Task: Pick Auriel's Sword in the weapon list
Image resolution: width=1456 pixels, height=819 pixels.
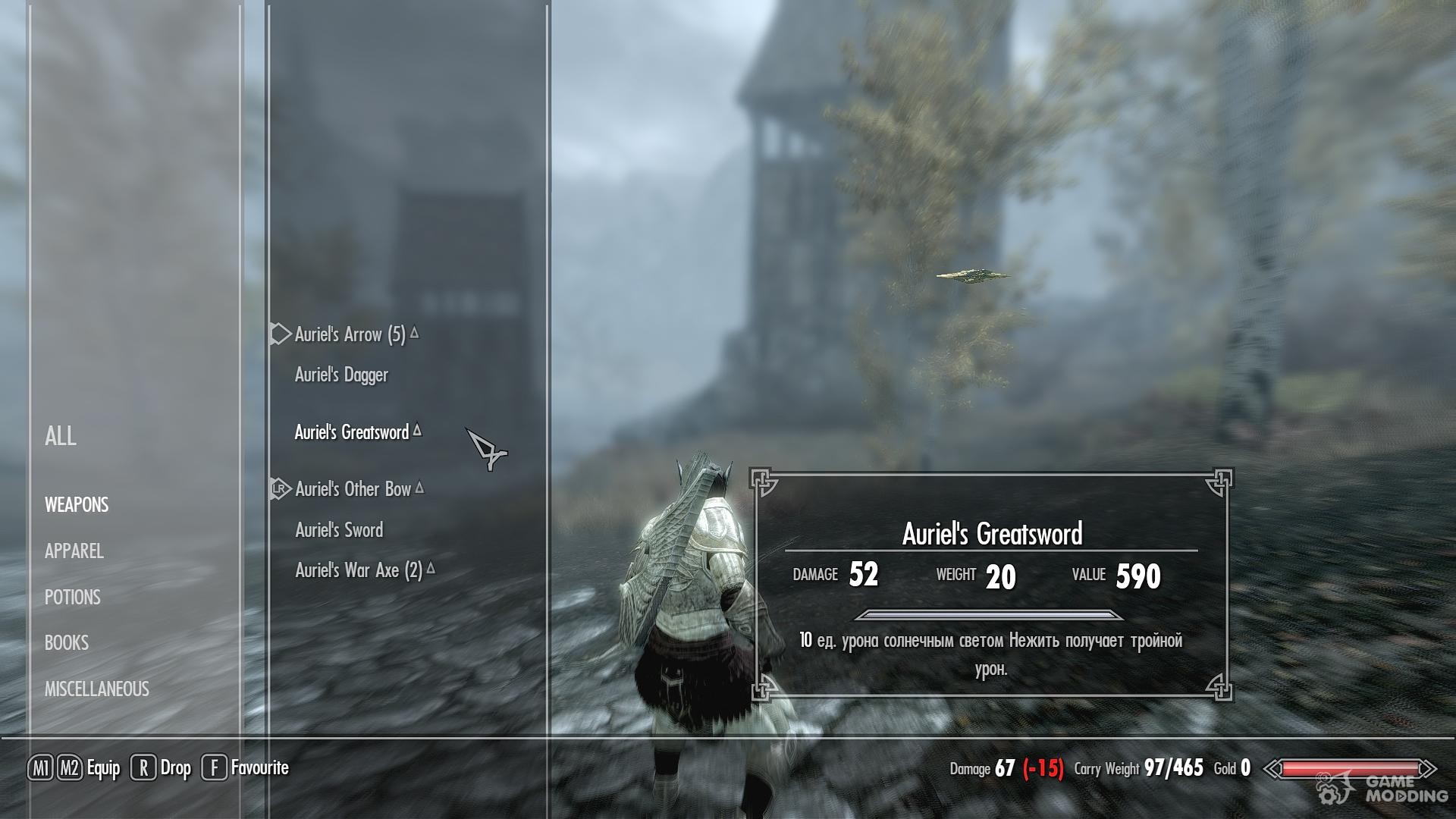Action: pyautogui.click(x=339, y=530)
